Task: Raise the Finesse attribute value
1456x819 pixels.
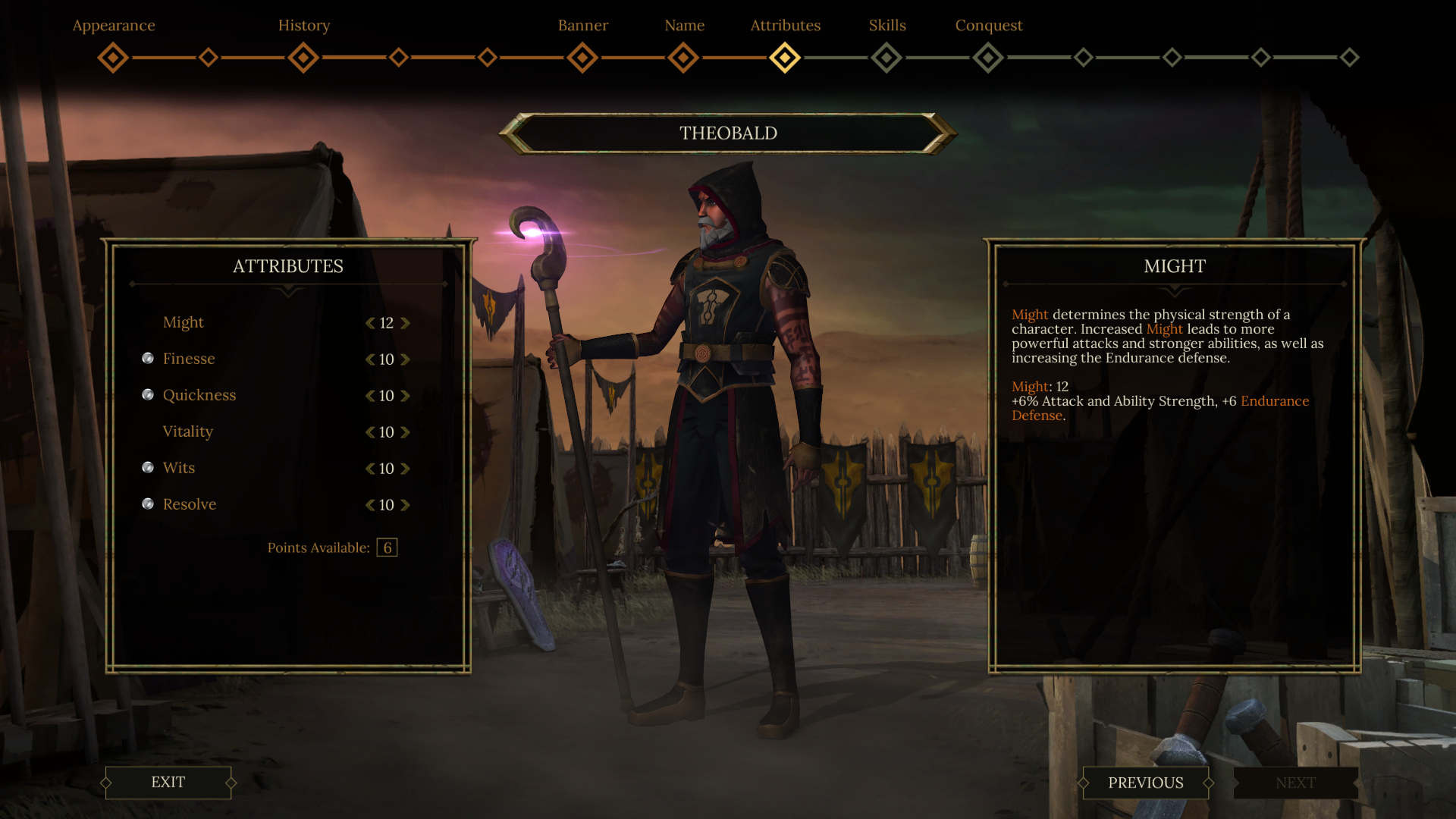Action: click(x=405, y=359)
